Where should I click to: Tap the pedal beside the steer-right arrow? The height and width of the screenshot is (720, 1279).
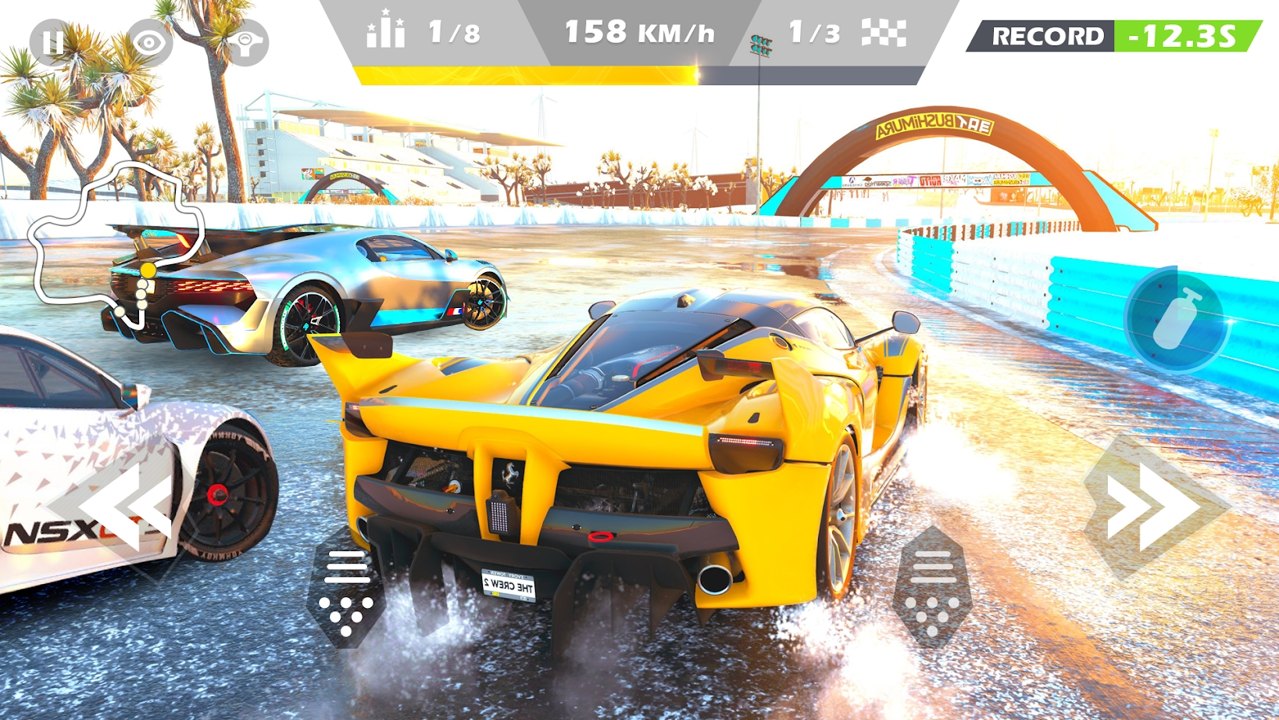(x=931, y=588)
